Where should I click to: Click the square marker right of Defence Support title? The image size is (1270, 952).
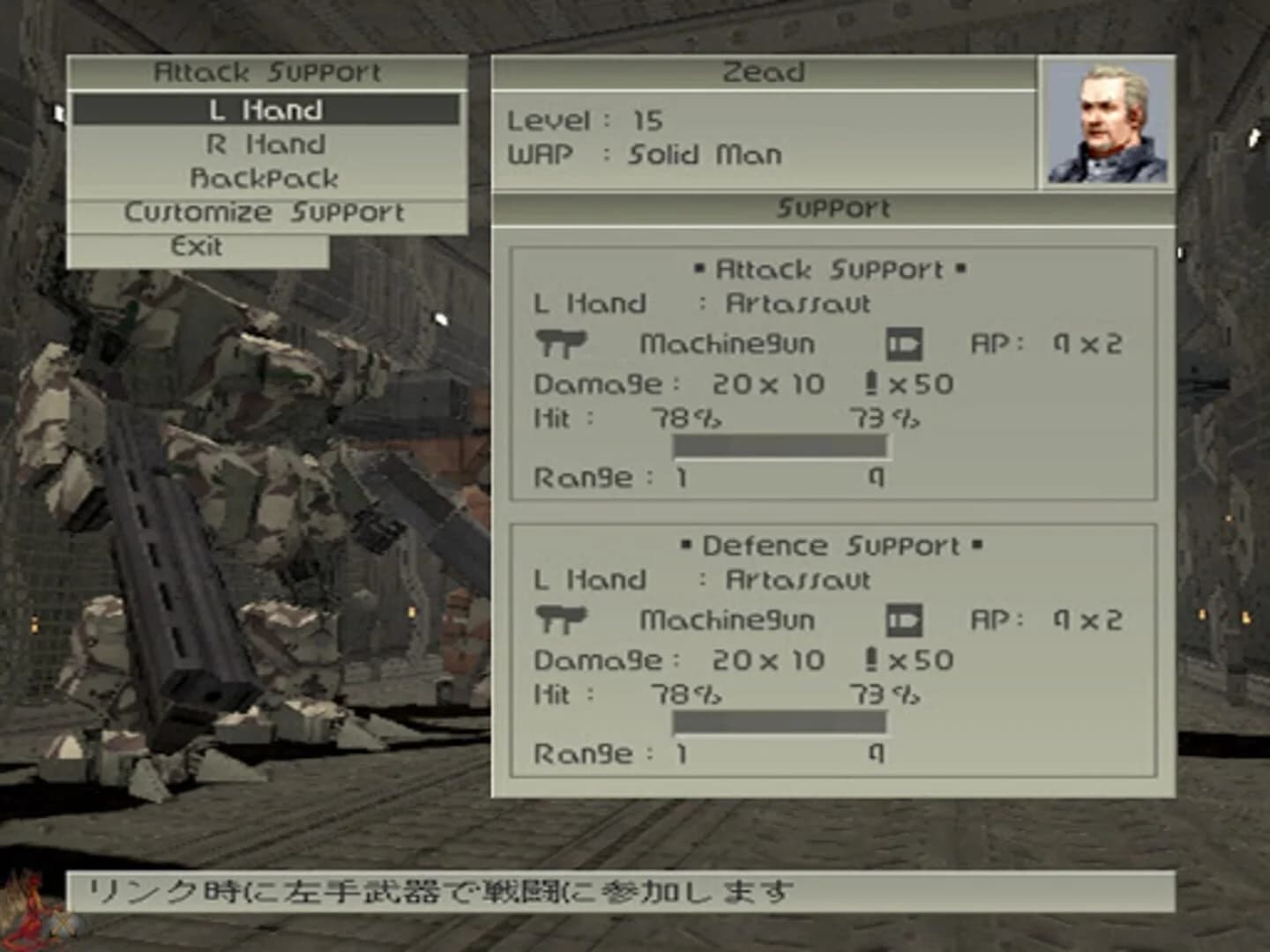975,545
